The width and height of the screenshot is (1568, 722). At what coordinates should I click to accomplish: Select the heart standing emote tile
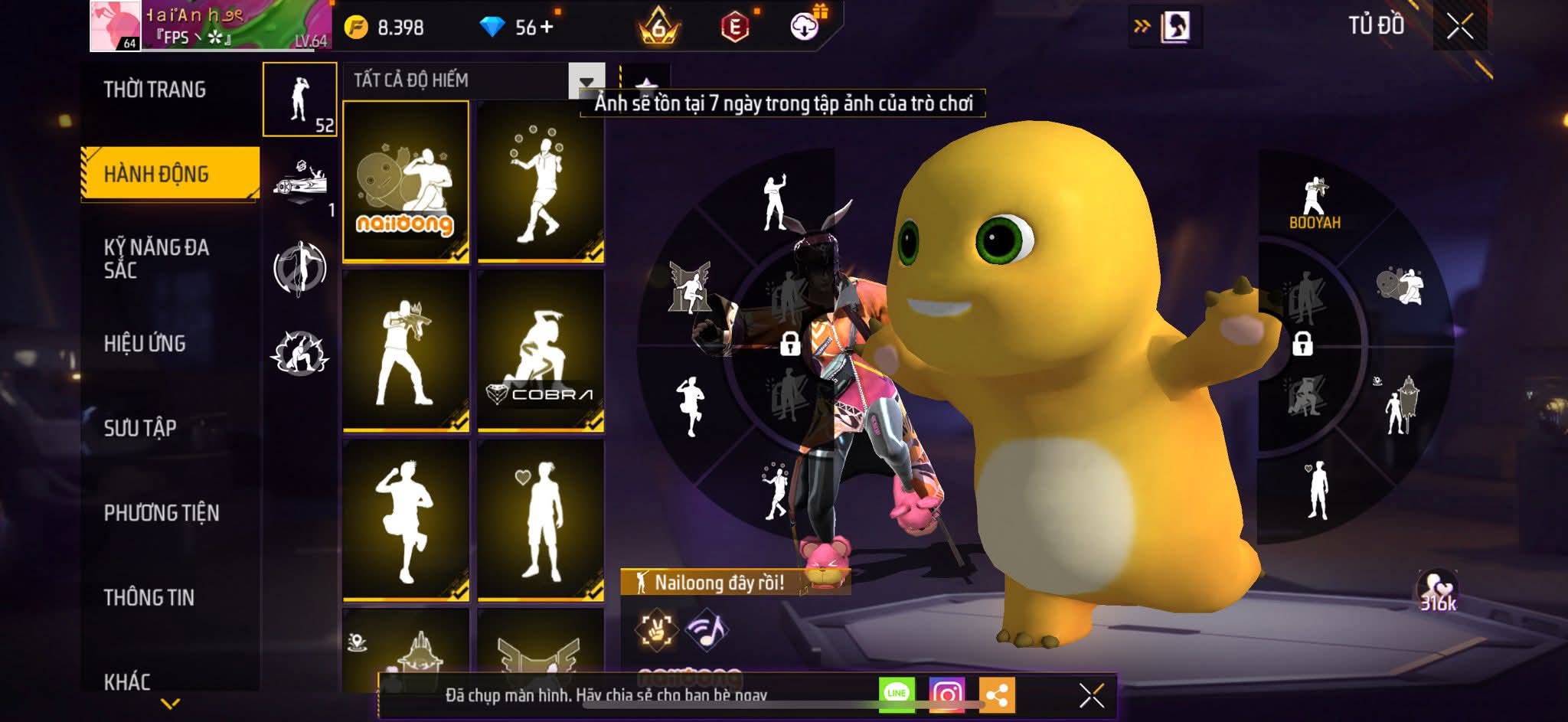pyautogui.click(x=540, y=521)
